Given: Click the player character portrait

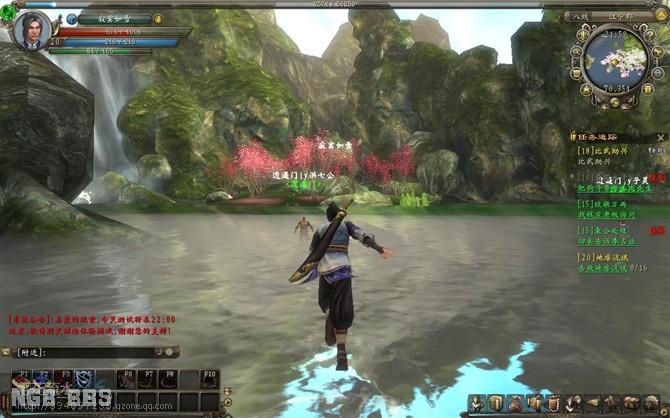Looking at the screenshot, I should click(31, 29).
